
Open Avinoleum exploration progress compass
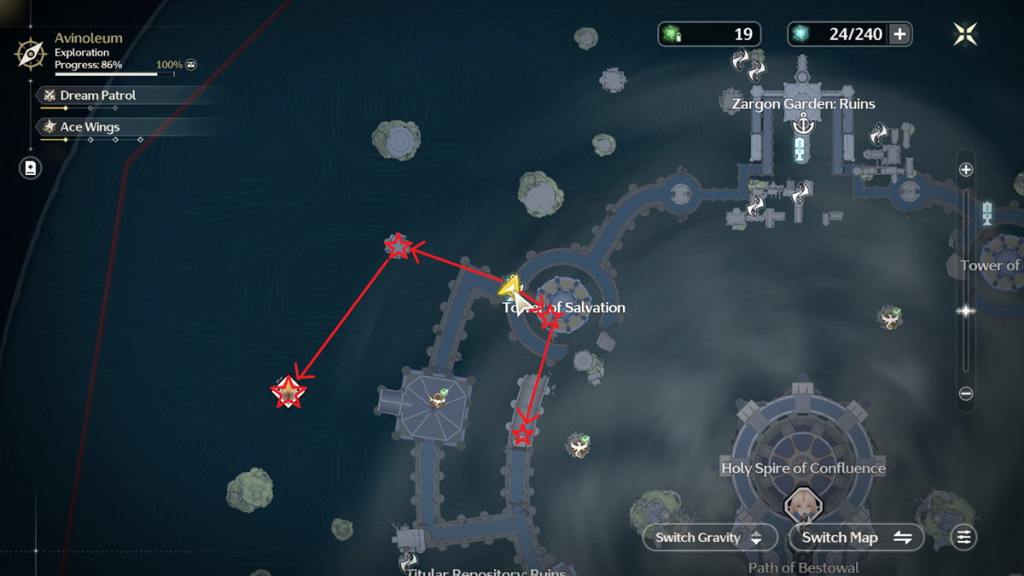(31, 52)
